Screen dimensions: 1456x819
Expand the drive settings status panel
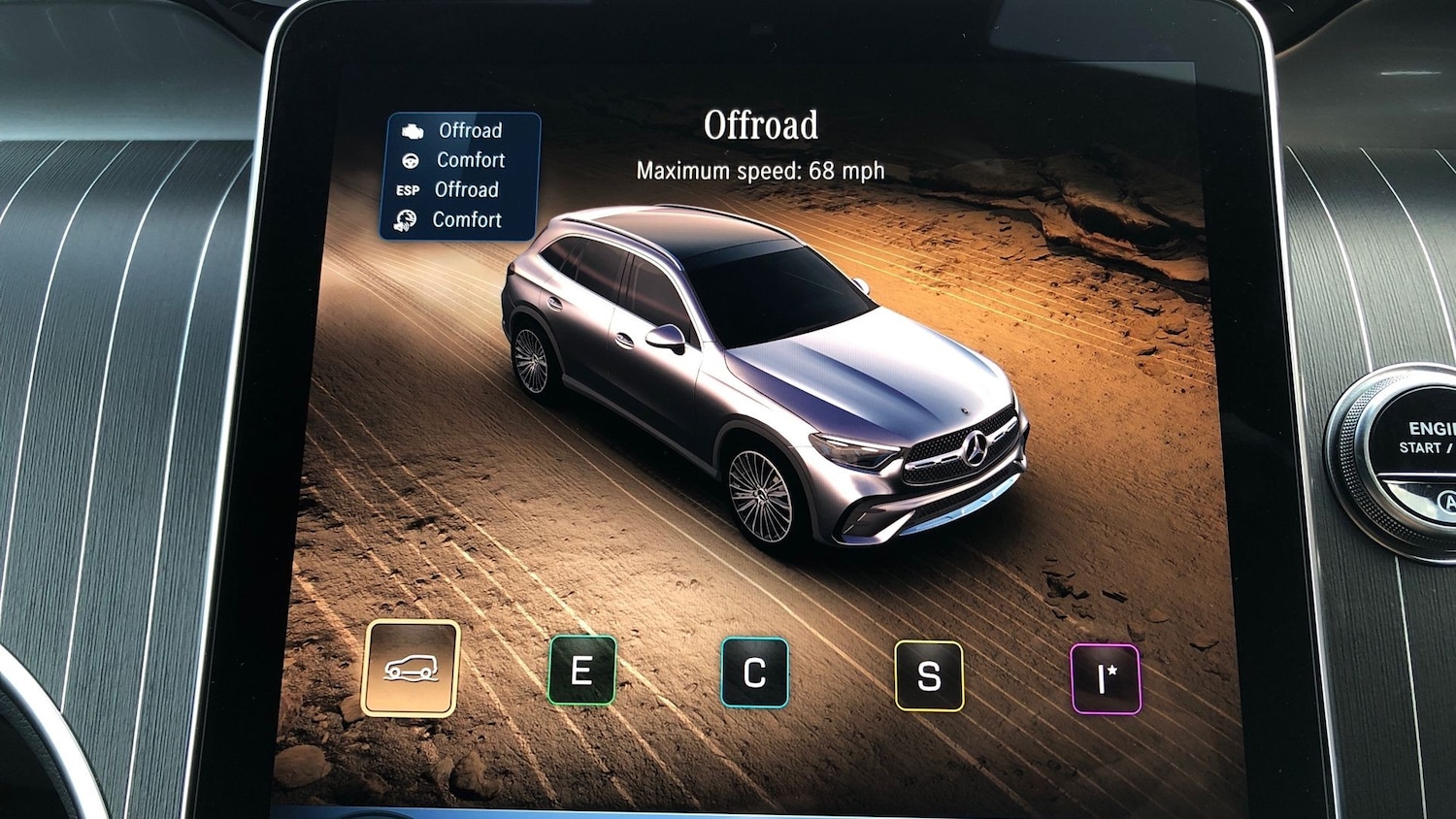[458, 175]
